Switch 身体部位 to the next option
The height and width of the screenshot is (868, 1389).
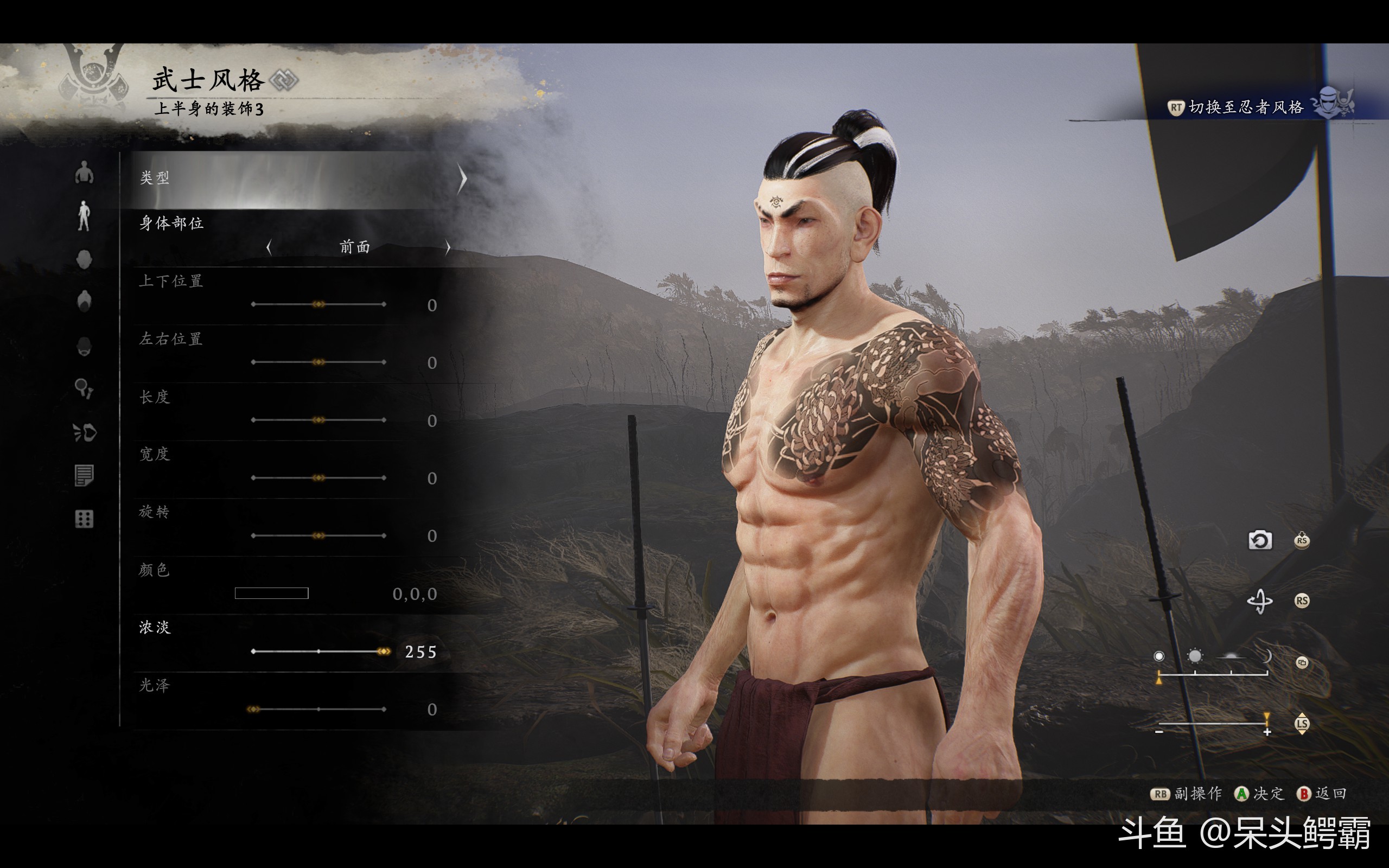pos(448,247)
